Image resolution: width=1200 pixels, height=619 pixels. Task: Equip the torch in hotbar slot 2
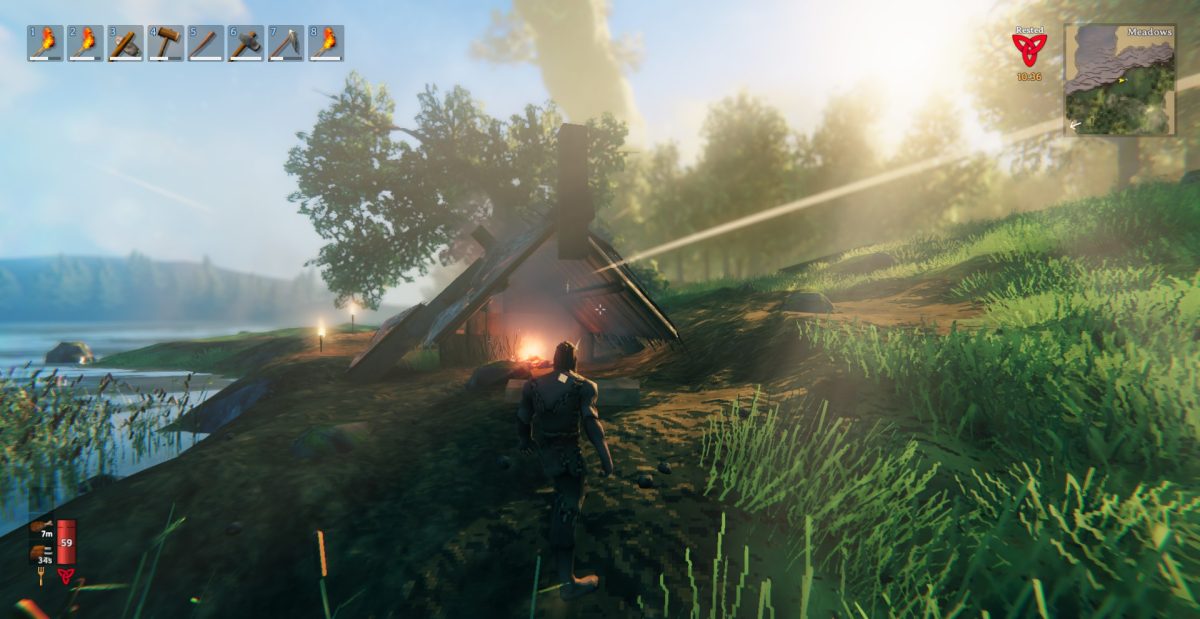85,43
